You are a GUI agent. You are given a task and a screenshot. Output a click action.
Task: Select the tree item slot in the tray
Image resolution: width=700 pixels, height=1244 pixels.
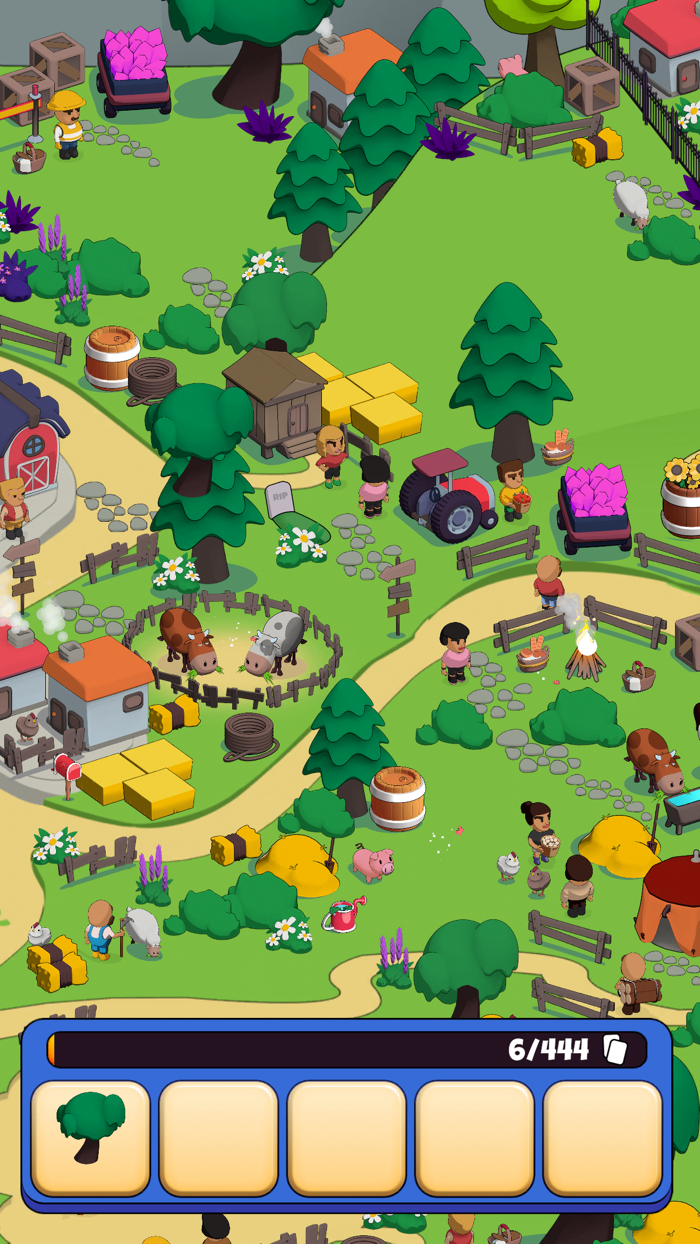click(91, 1137)
